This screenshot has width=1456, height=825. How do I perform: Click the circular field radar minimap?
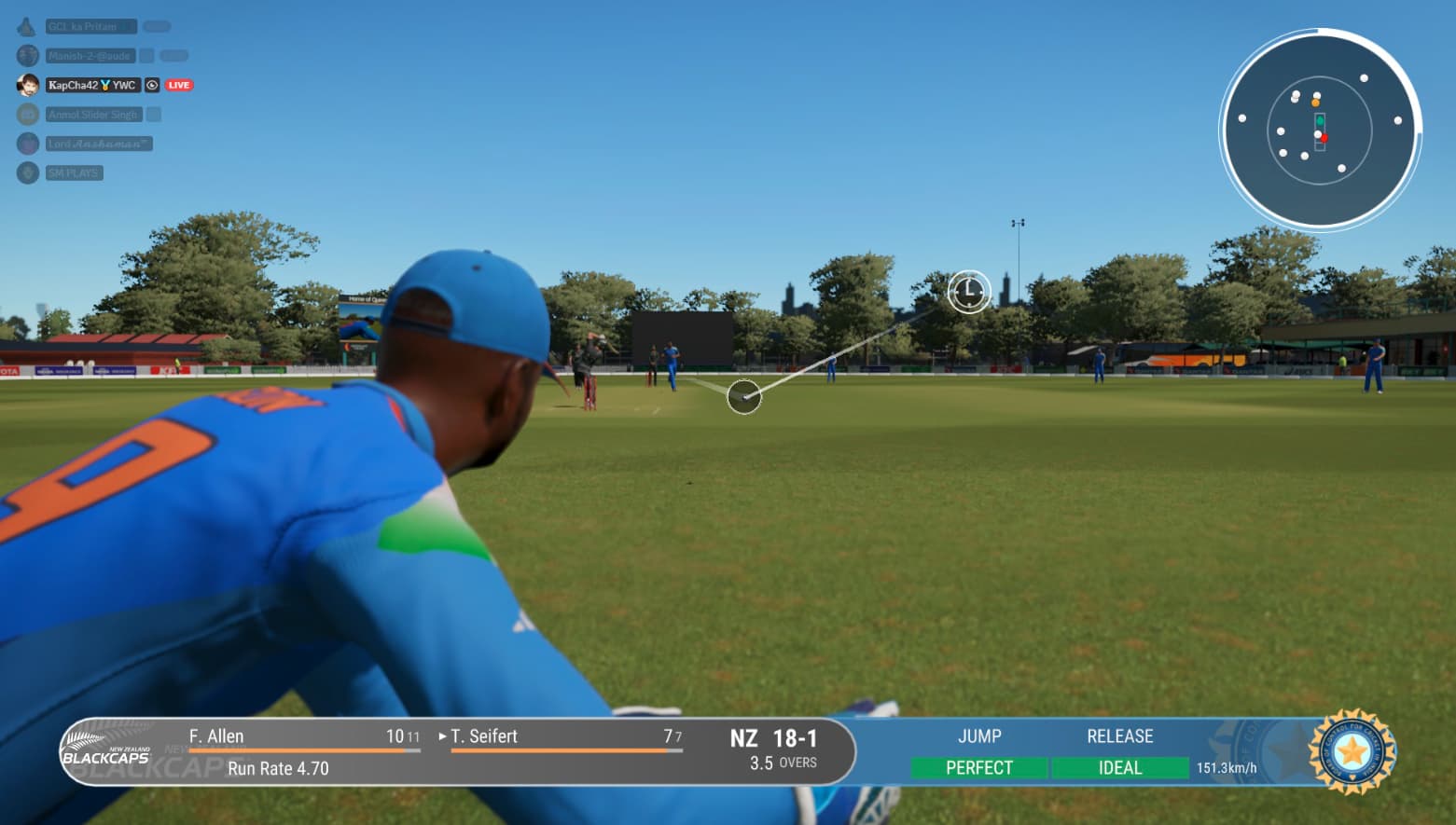[x=1320, y=130]
